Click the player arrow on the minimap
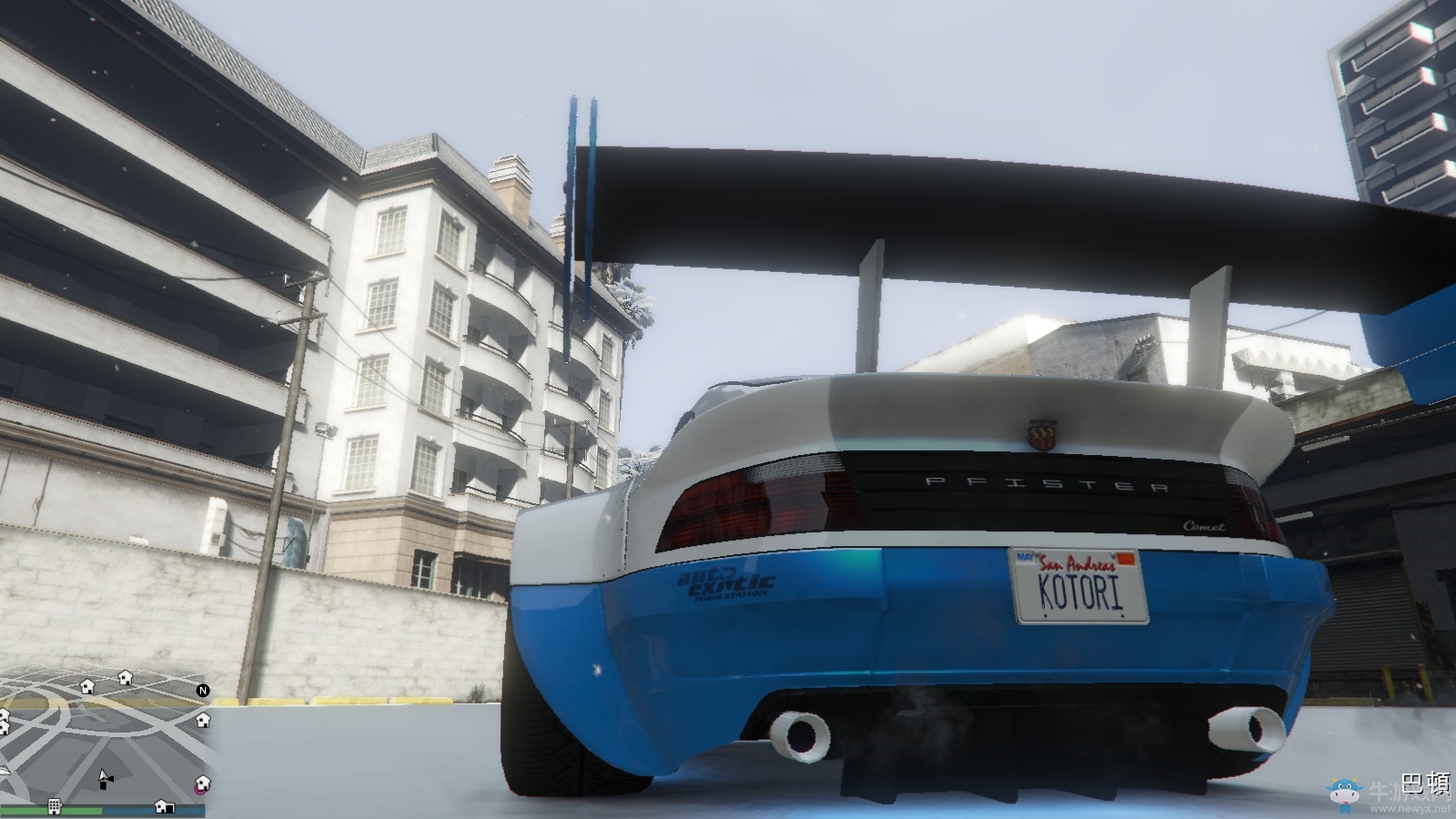 [x=105, y=777]
